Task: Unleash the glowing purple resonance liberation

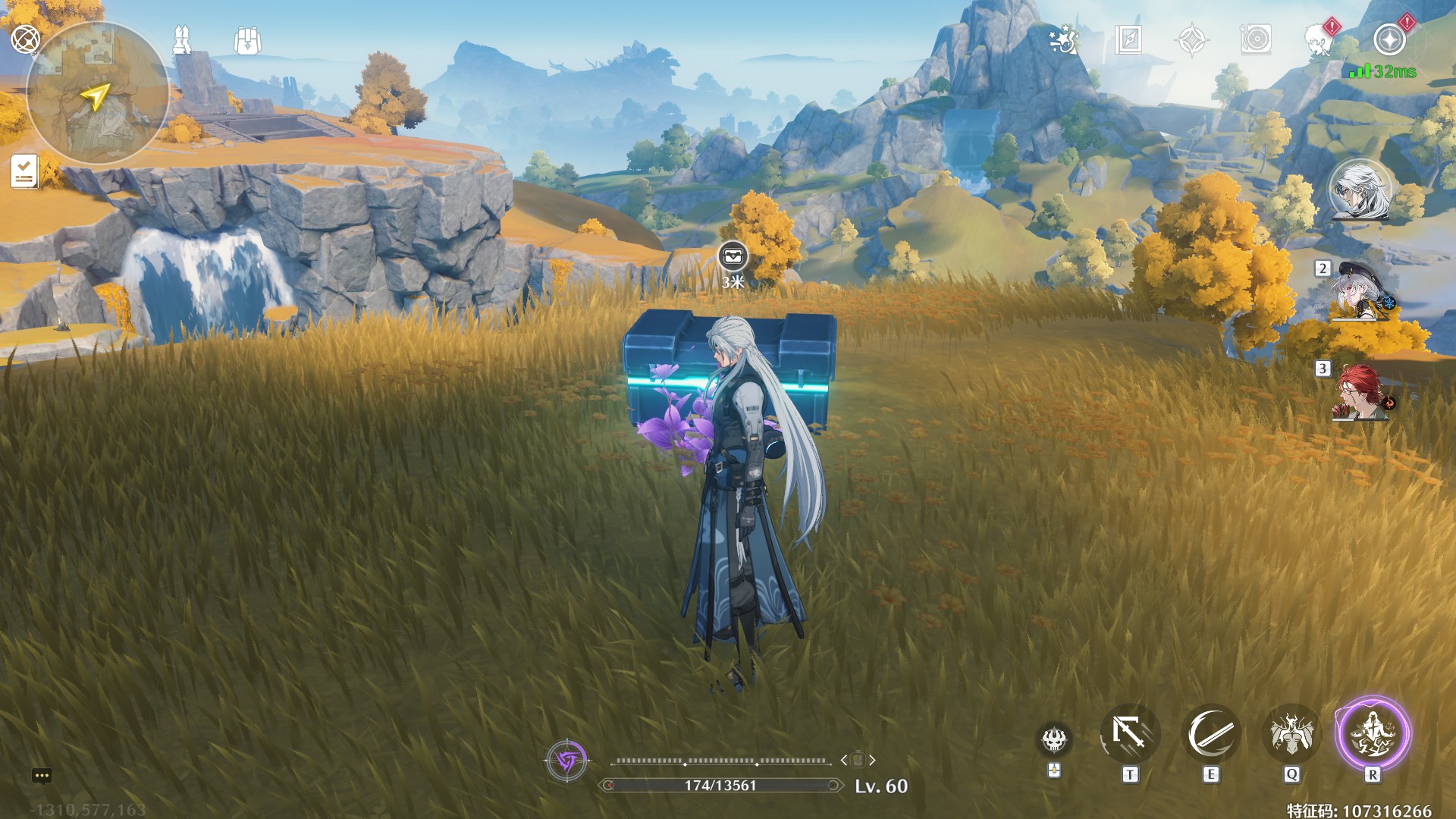Action: click(x=1373, y=734)
